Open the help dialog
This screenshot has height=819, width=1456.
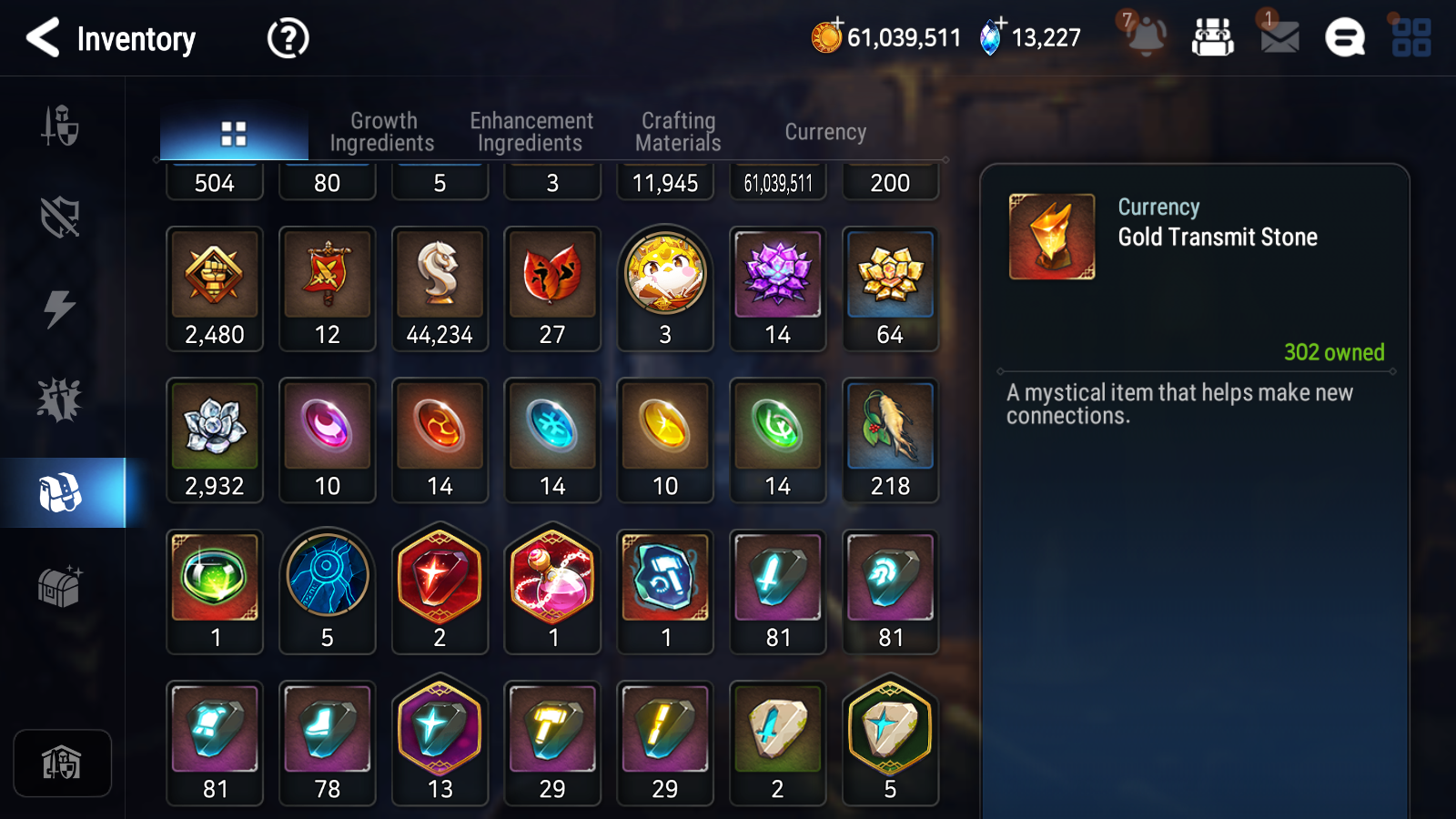(x=287, y=38)
